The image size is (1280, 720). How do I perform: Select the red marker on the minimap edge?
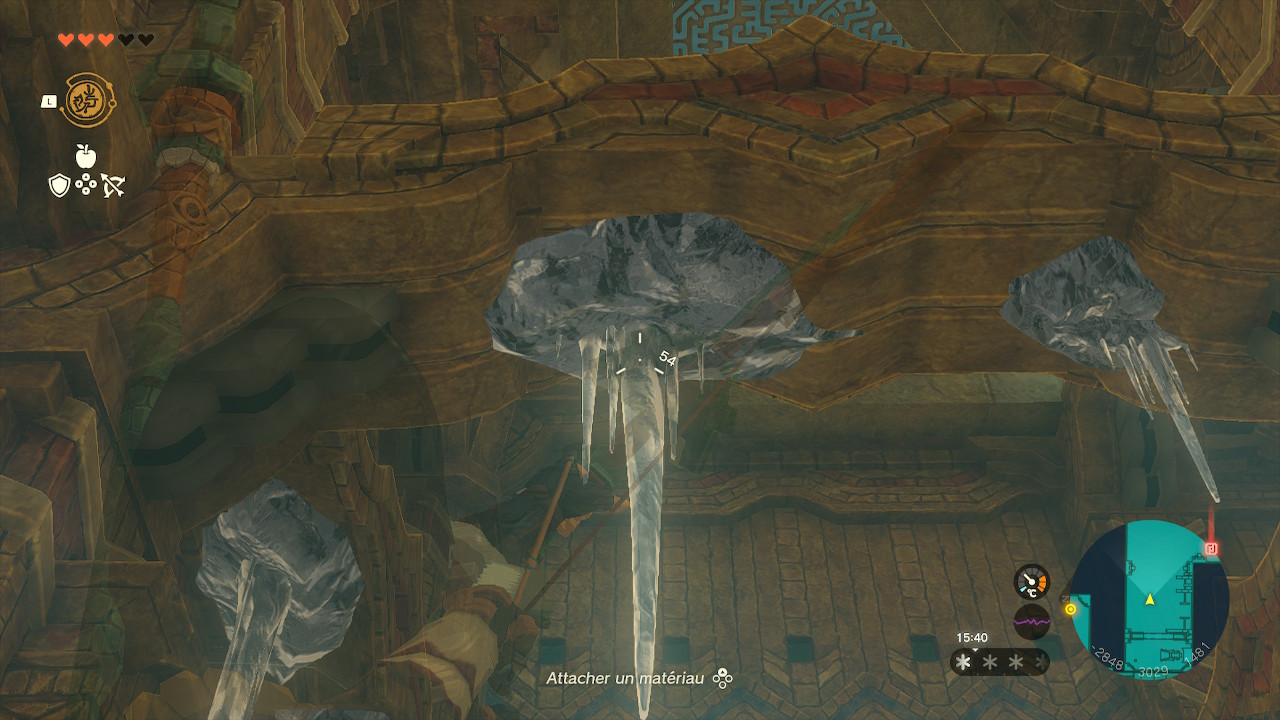(x=1212, y=548)
